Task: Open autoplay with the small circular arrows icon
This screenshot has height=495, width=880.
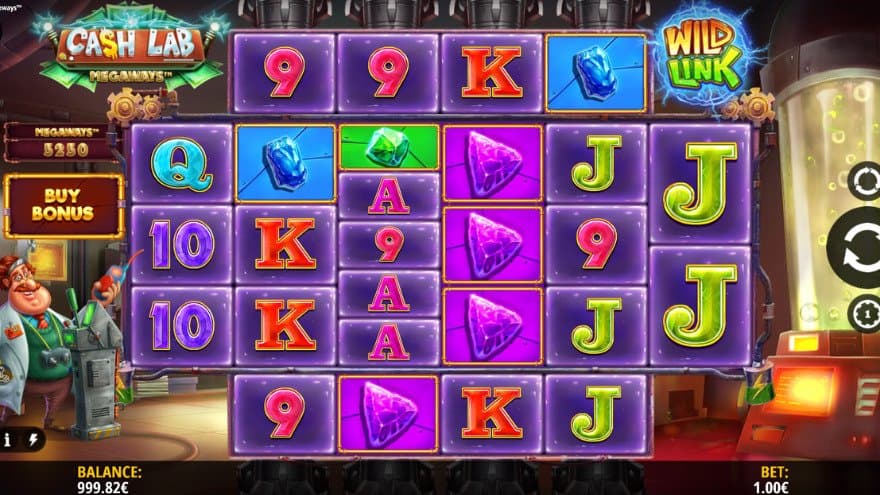Action: point(864,182)
